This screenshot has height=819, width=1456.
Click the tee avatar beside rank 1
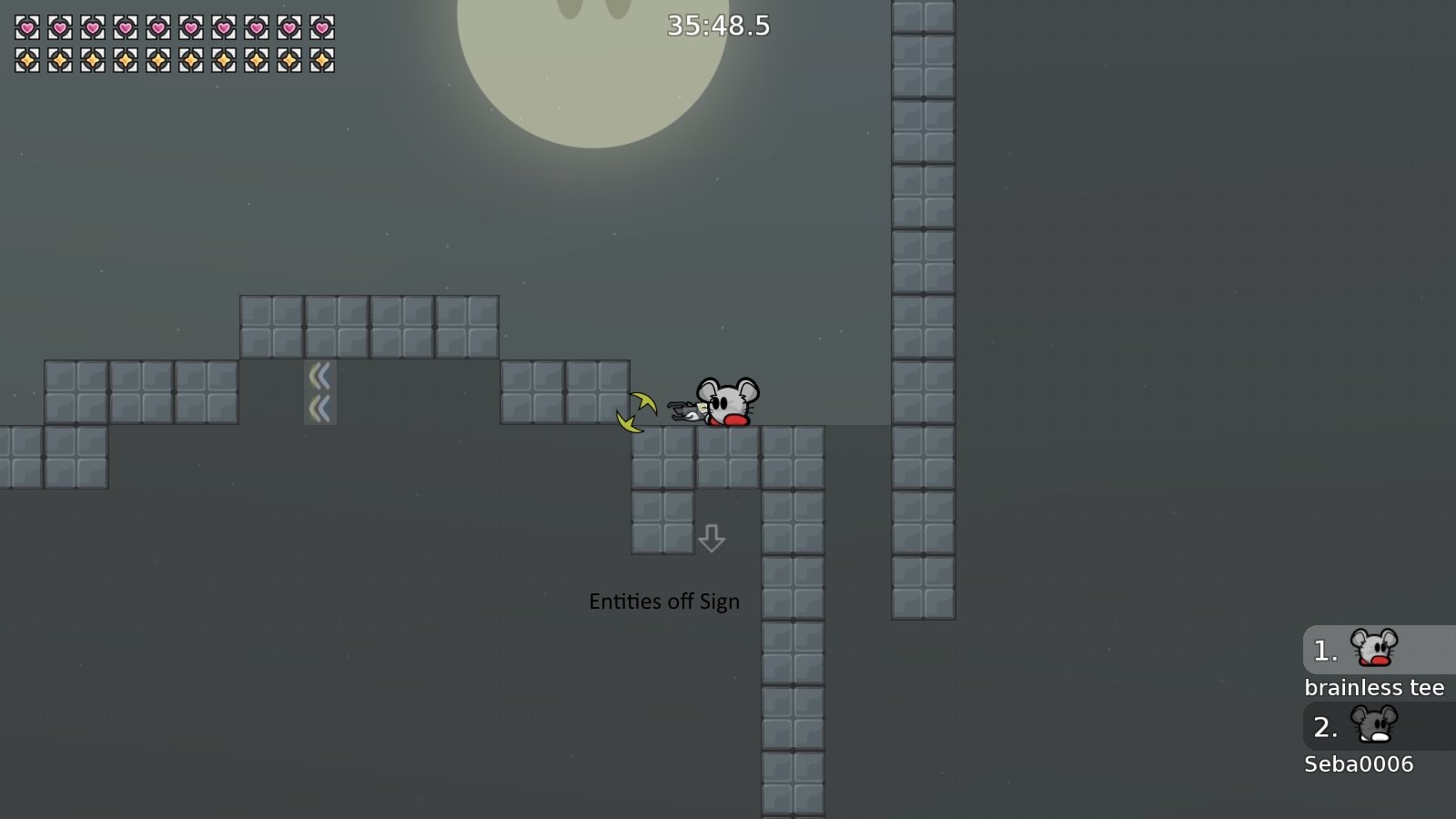pos(1376,650)
